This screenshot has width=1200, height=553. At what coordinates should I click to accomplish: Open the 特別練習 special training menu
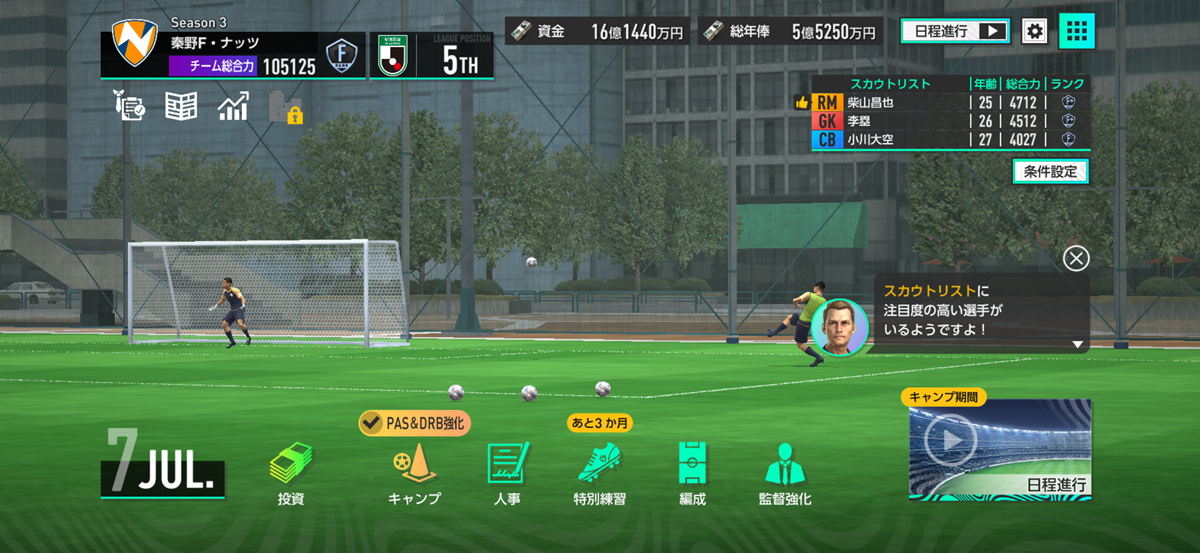[x=600, y=472]
